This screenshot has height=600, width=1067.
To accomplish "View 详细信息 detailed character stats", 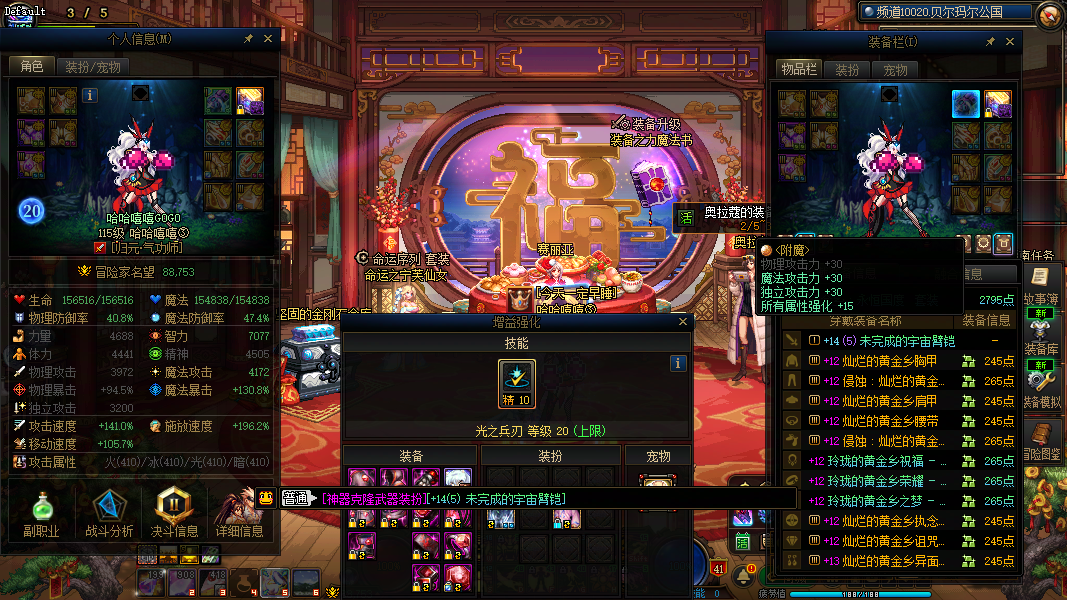I will [x=239, y=512].
